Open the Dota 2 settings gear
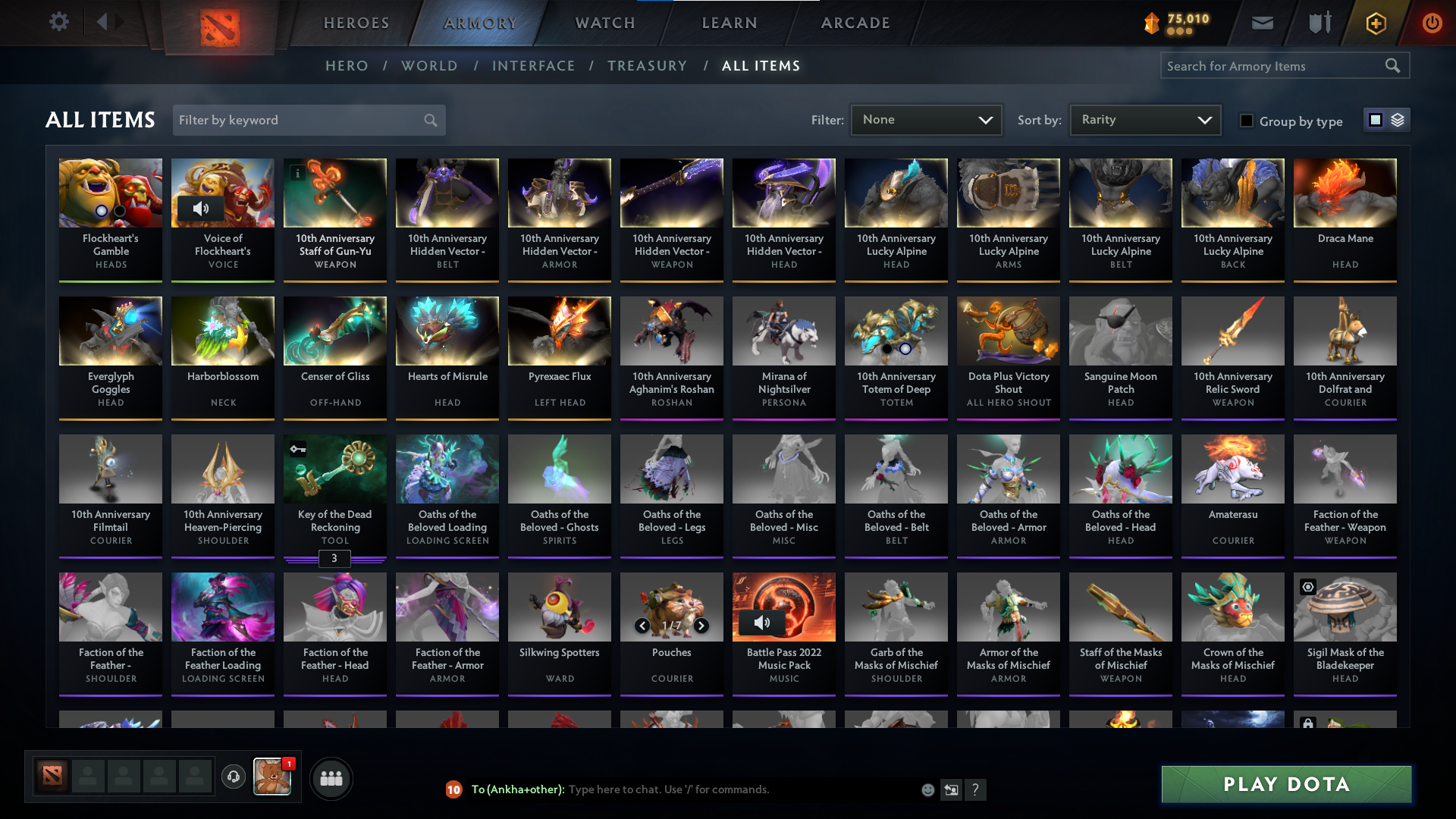Viewport: 1456px width, 819px height. click(59, 22)
